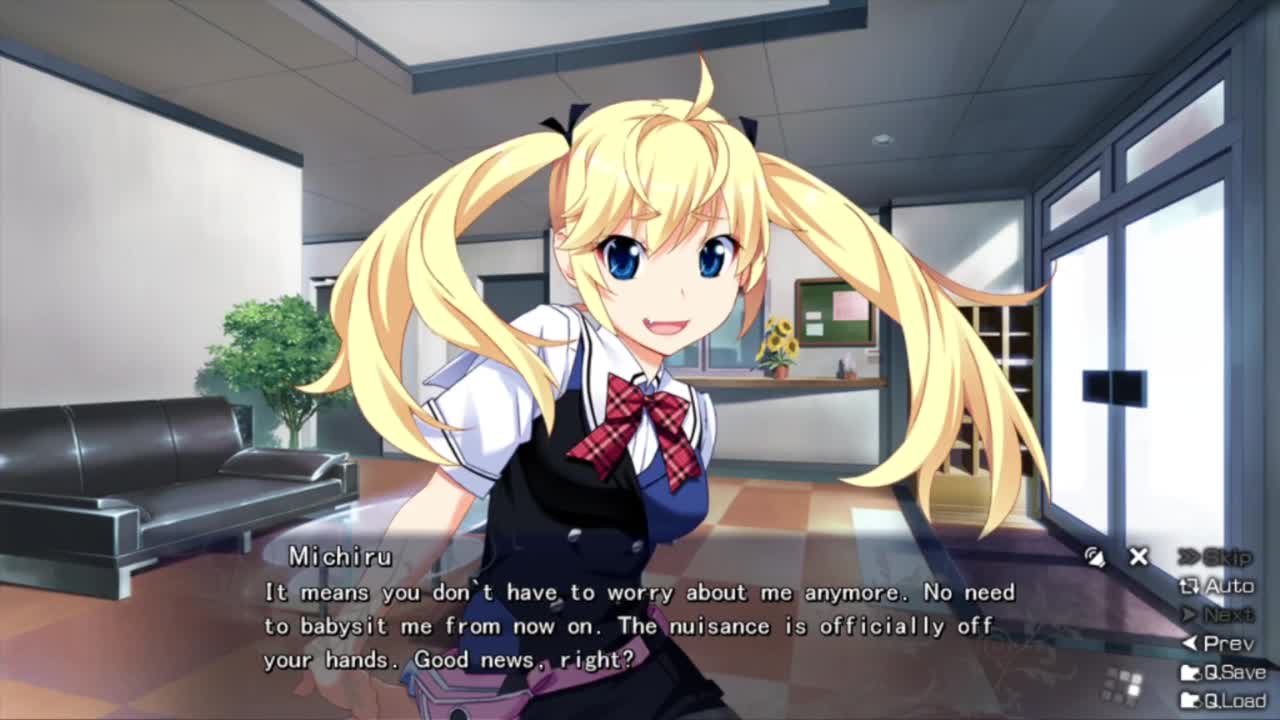Go back with the Prev button
The height and width of the screenshot is (720, 1280).
1217,644
